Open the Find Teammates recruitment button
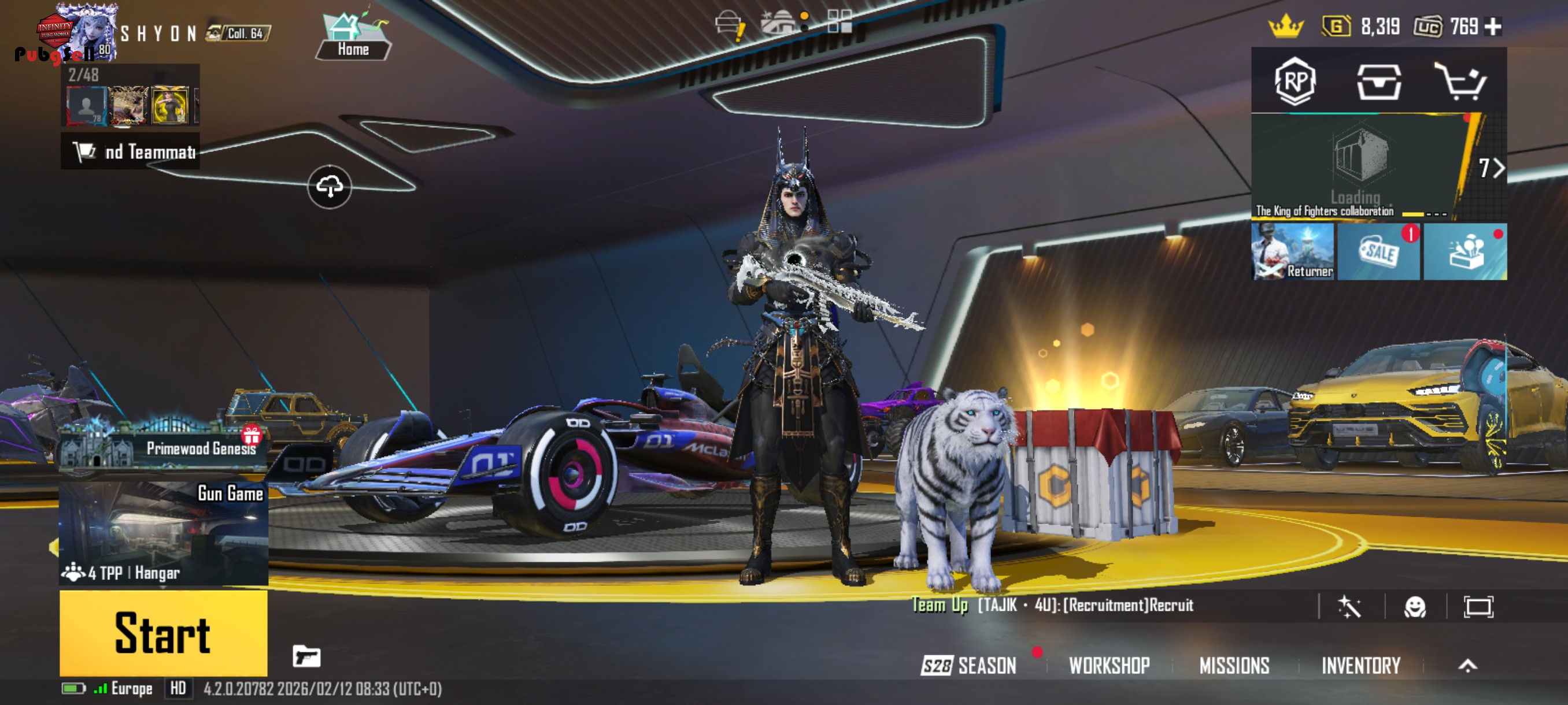1568x705 pixels. coord(131,151)
